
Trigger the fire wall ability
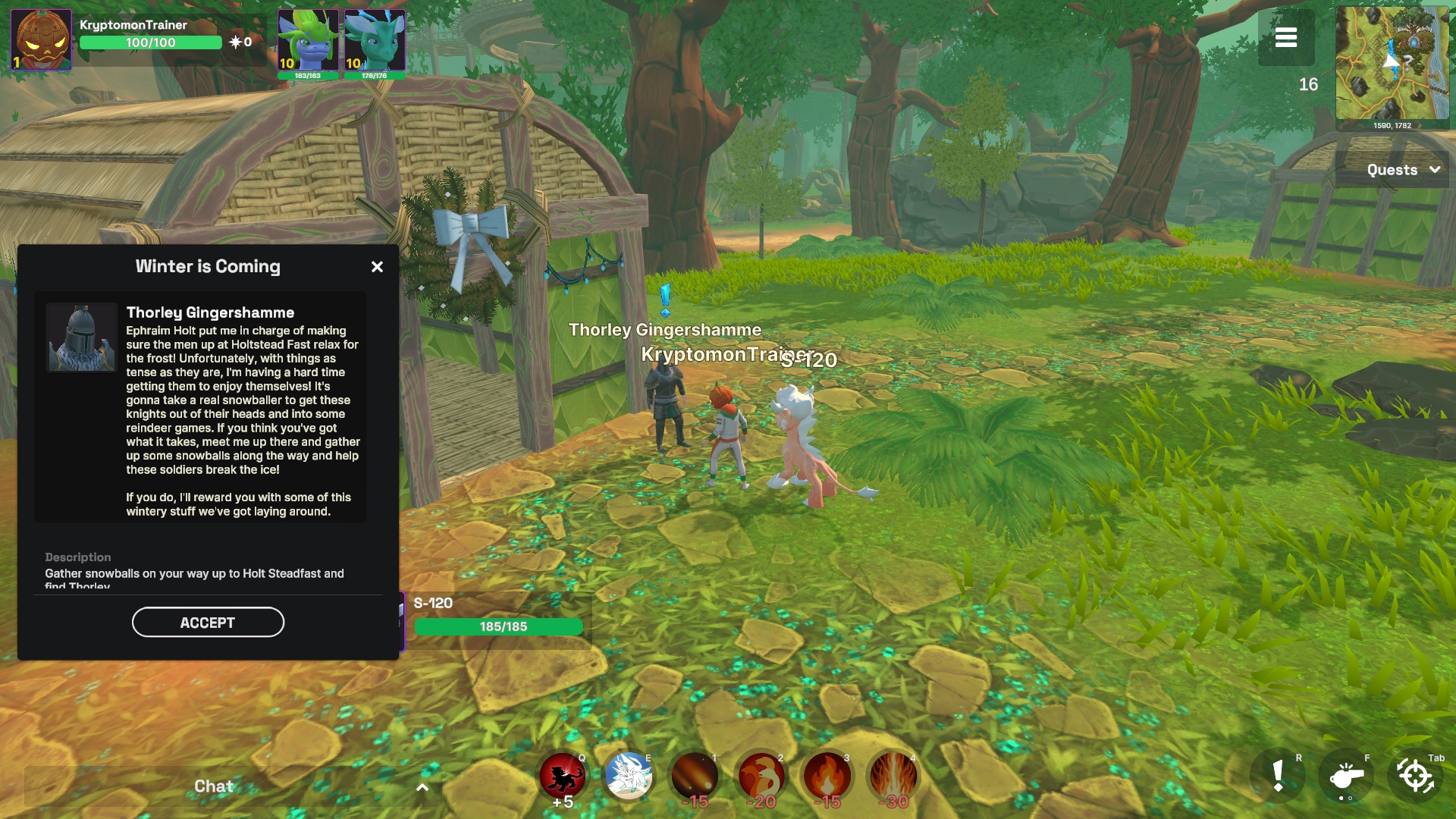[x=893, y=777]
